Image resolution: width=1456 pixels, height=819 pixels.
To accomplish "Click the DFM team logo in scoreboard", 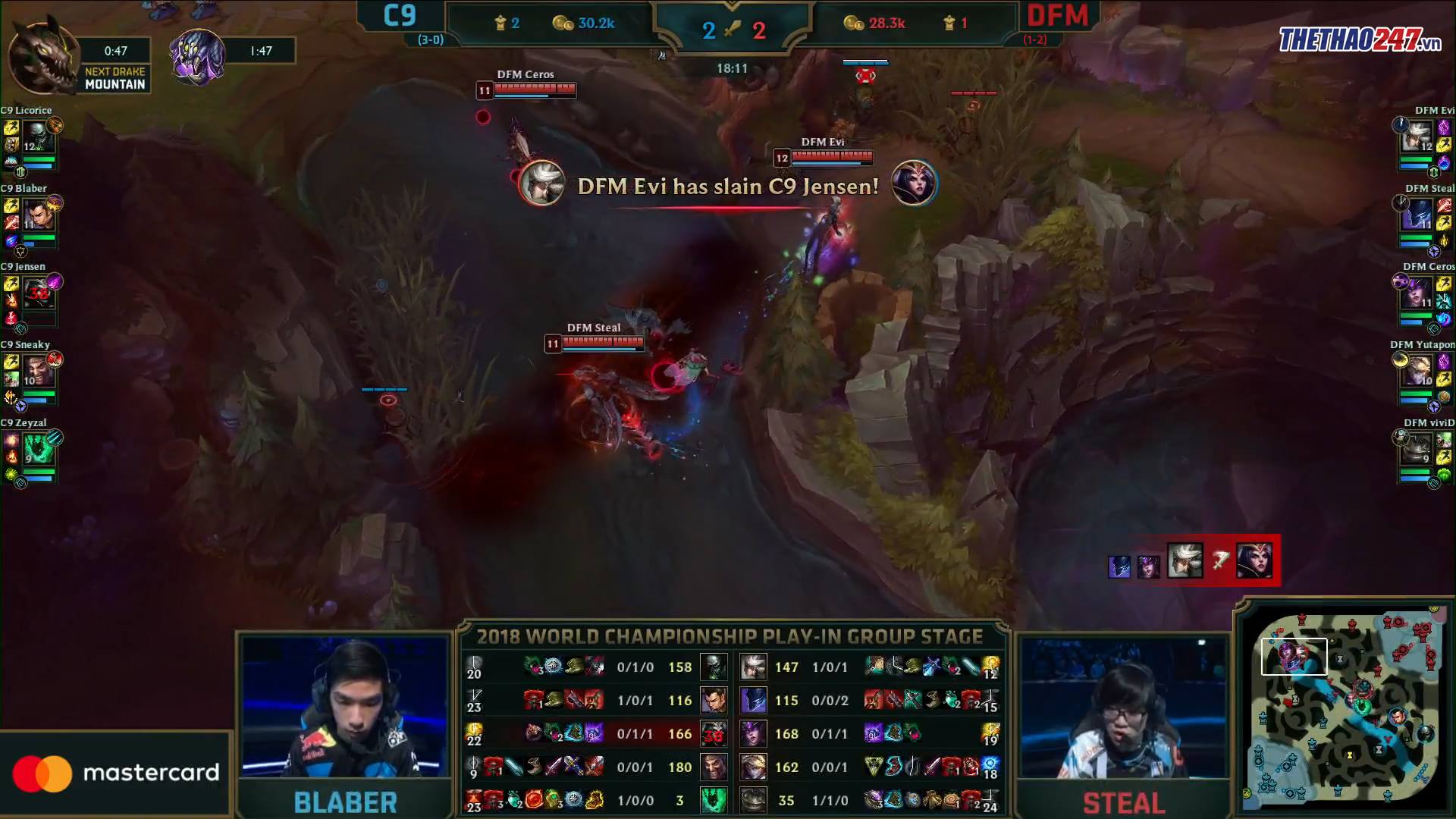I will [x=1057, y=16].
